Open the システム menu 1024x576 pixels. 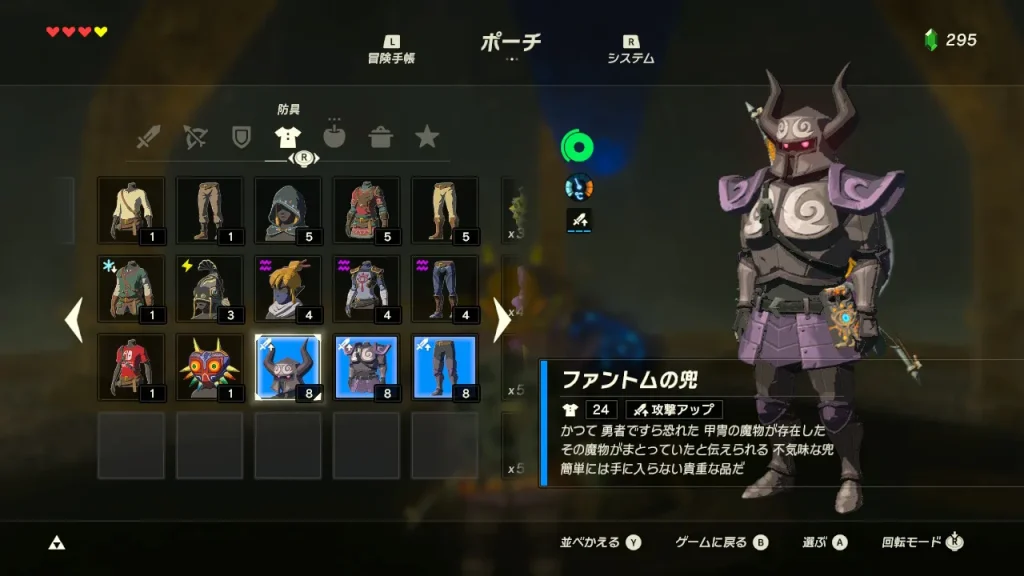click(x=631, y=50)
